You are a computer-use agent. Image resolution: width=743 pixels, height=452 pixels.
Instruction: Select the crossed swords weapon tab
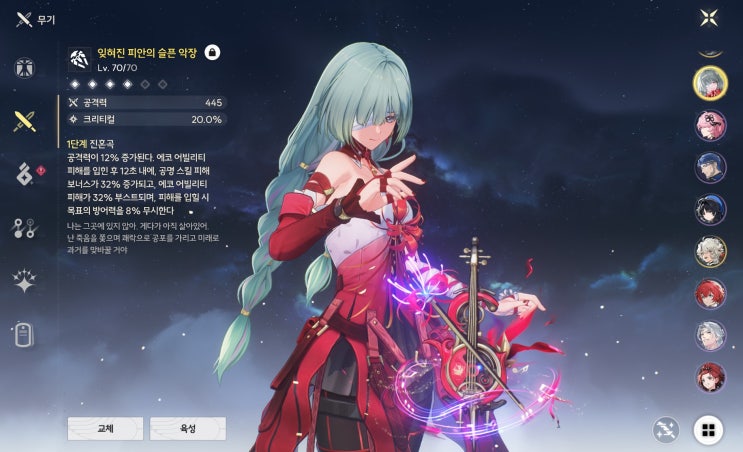pos(24,122)
